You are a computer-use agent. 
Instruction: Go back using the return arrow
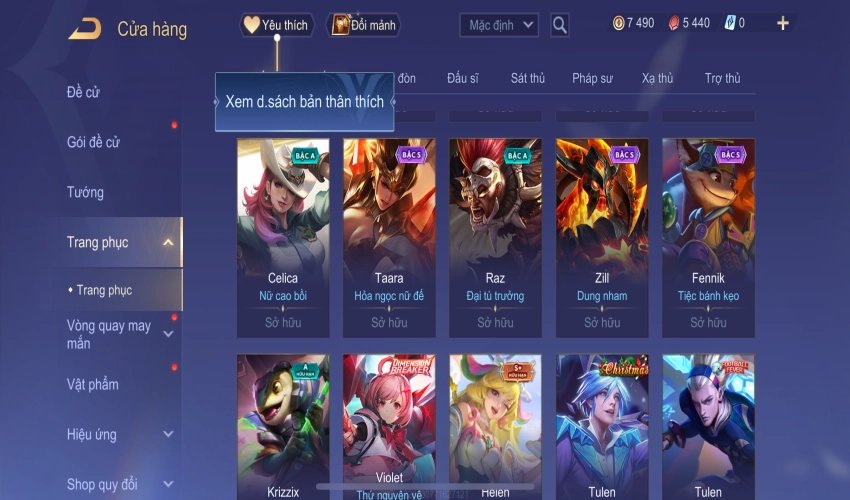pos(84,28)
